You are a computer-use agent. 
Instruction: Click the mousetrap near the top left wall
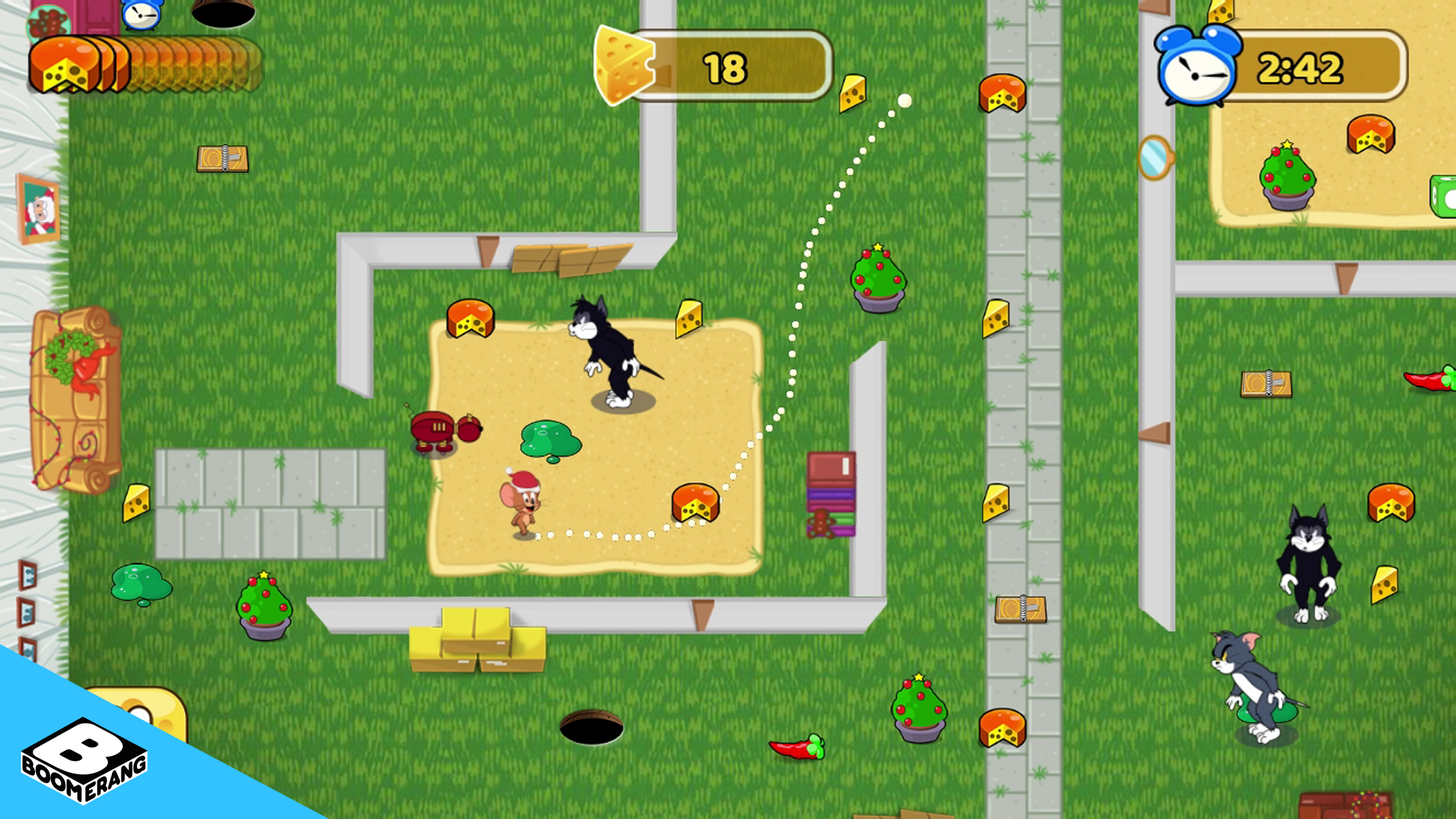[224, 158]
